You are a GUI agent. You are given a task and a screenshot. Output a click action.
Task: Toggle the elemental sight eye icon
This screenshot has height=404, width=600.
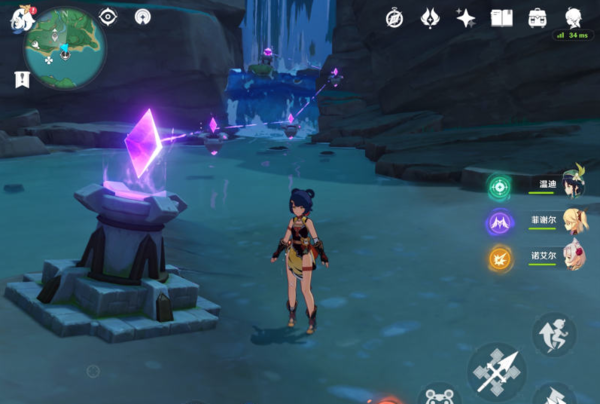click(109, 17)
